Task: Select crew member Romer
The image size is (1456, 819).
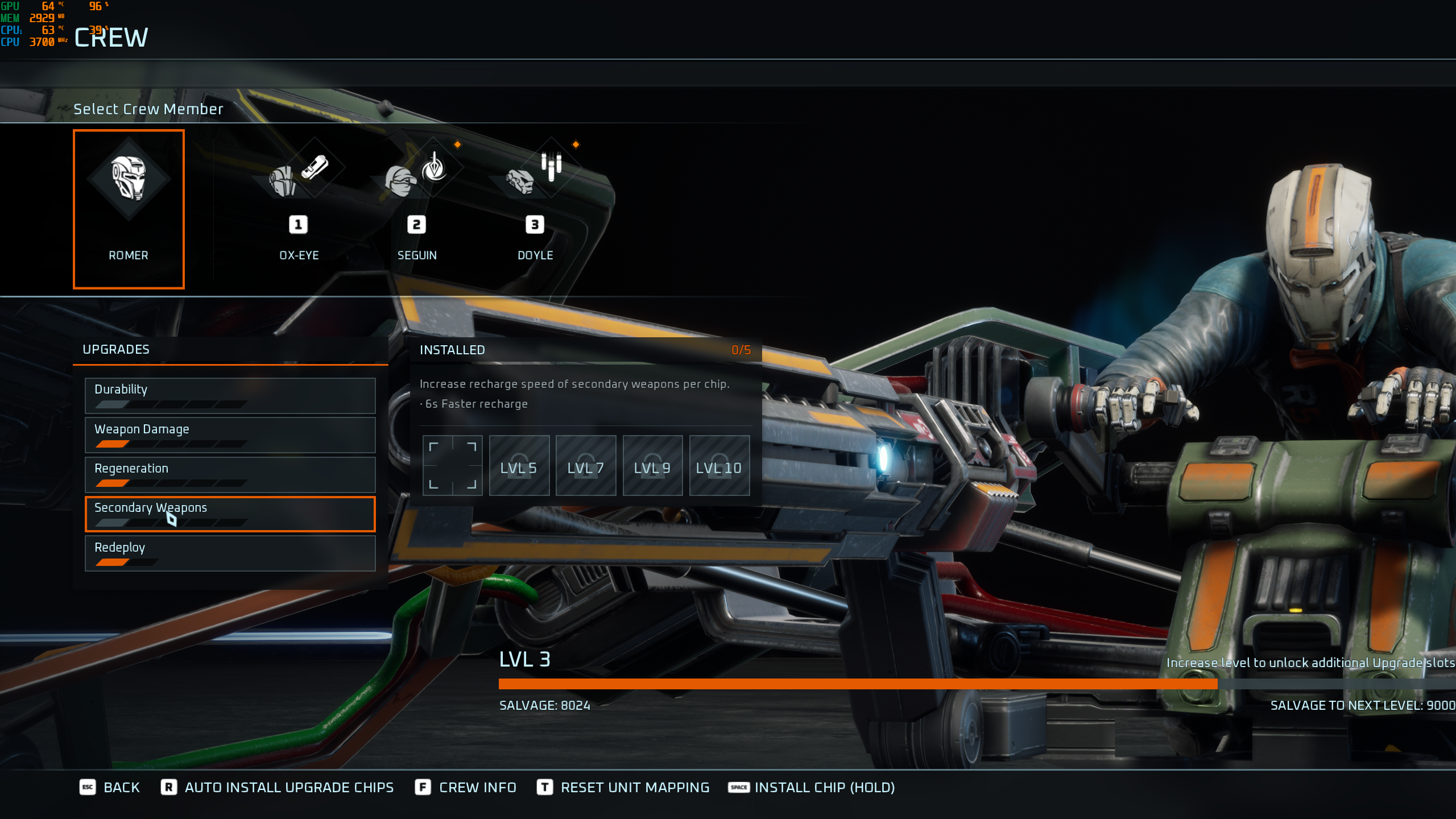Action: coord(129,209)
